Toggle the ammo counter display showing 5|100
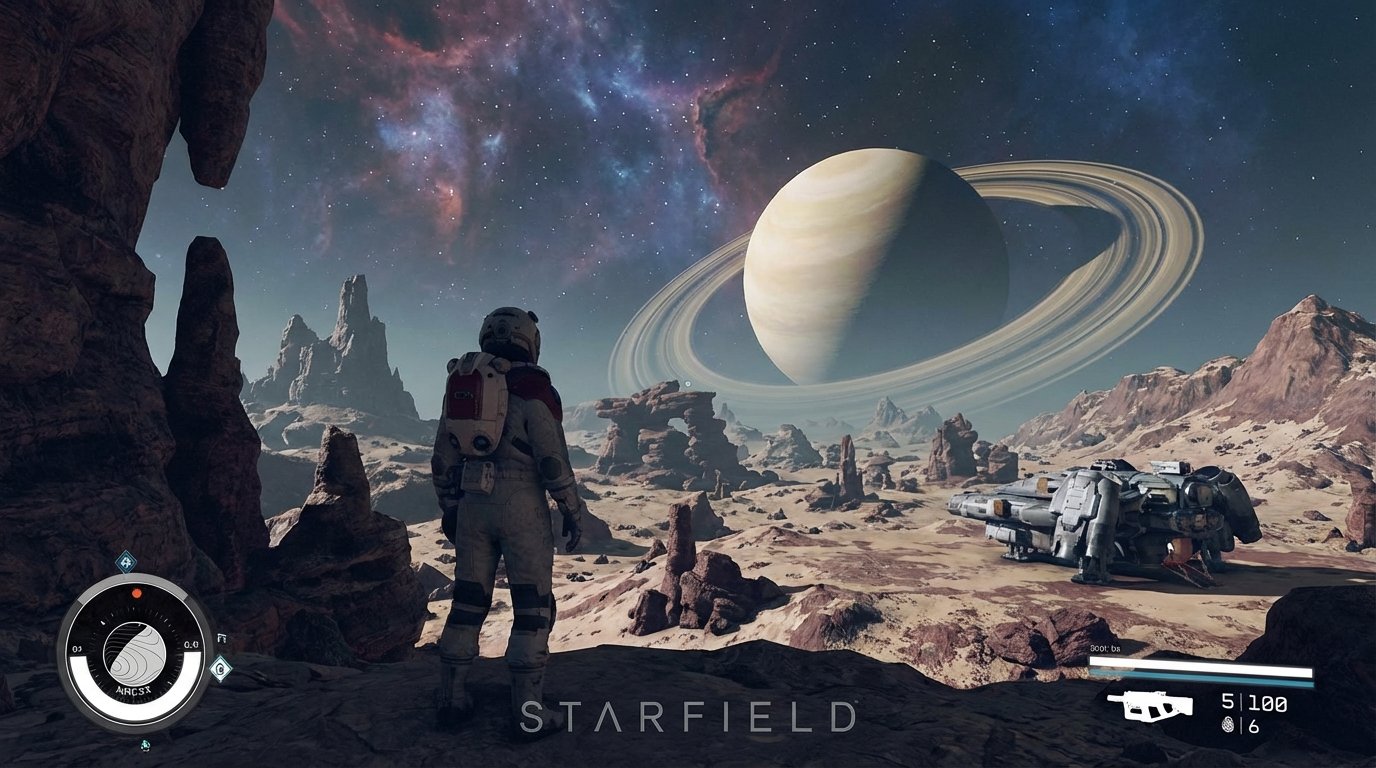The width and height of the screenshot is (1376, 768). 1252,703
